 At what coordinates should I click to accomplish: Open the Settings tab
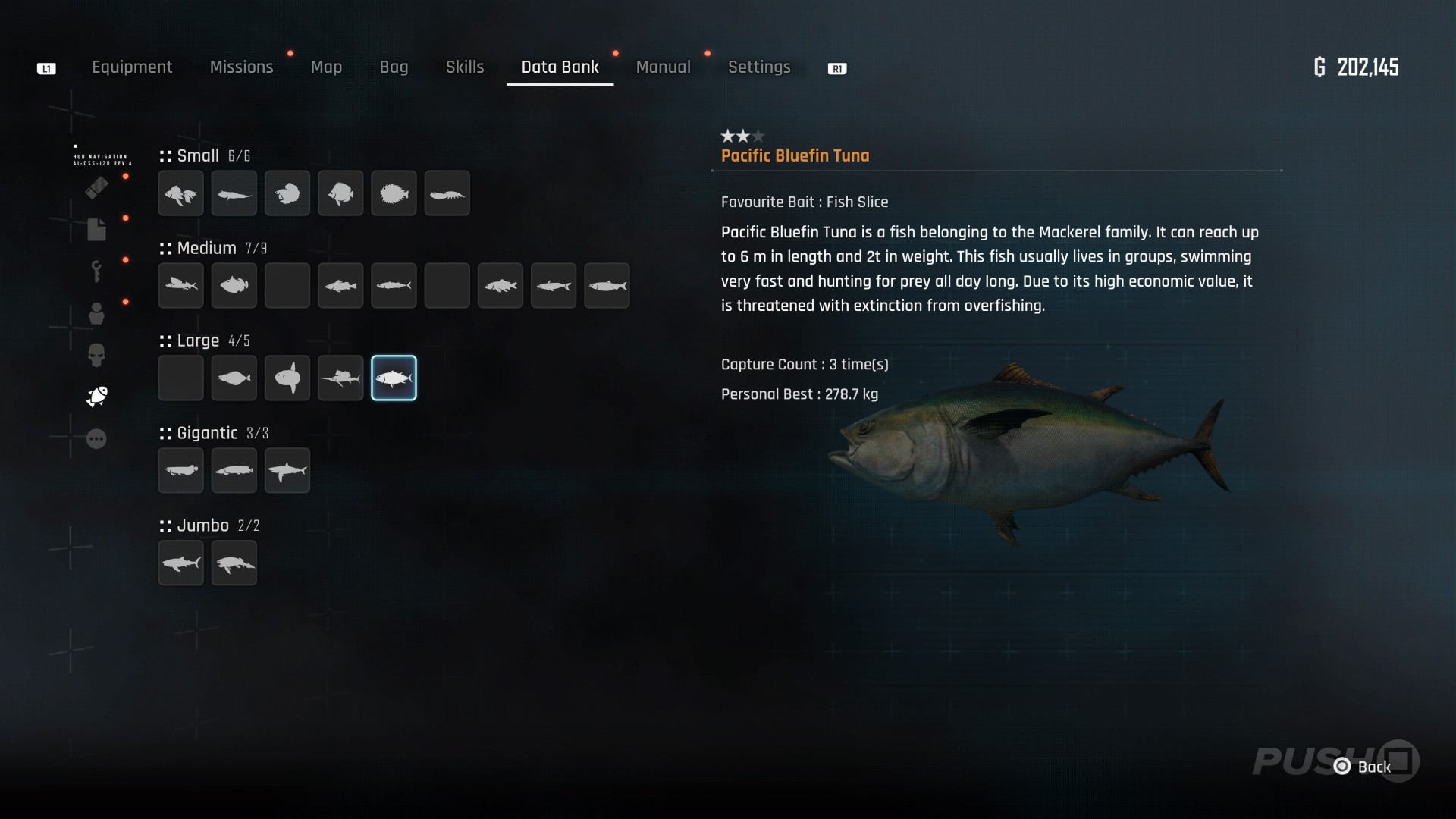click(759, 67)
